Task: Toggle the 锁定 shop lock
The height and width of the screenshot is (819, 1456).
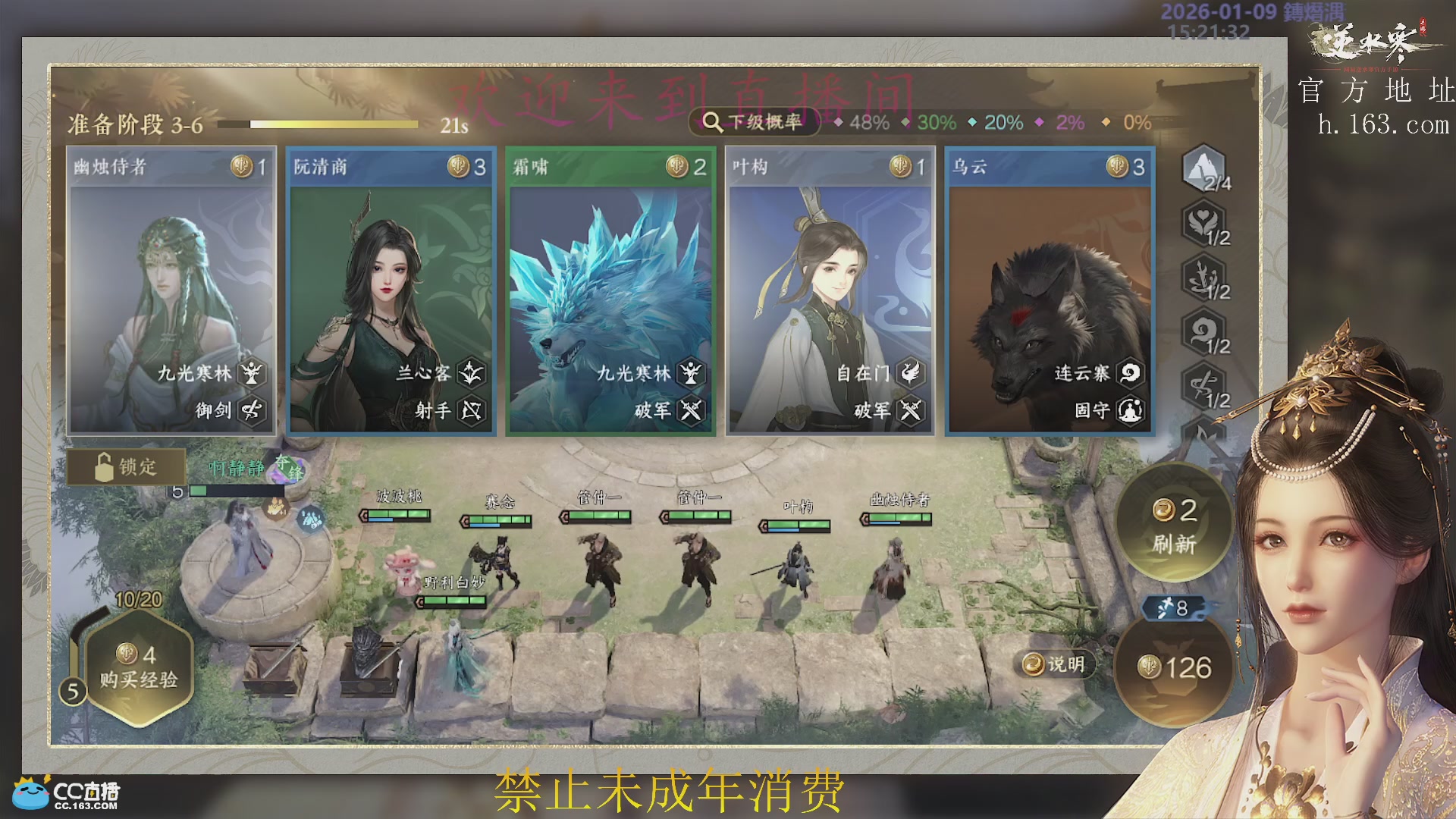Action: tap(126, 466)
